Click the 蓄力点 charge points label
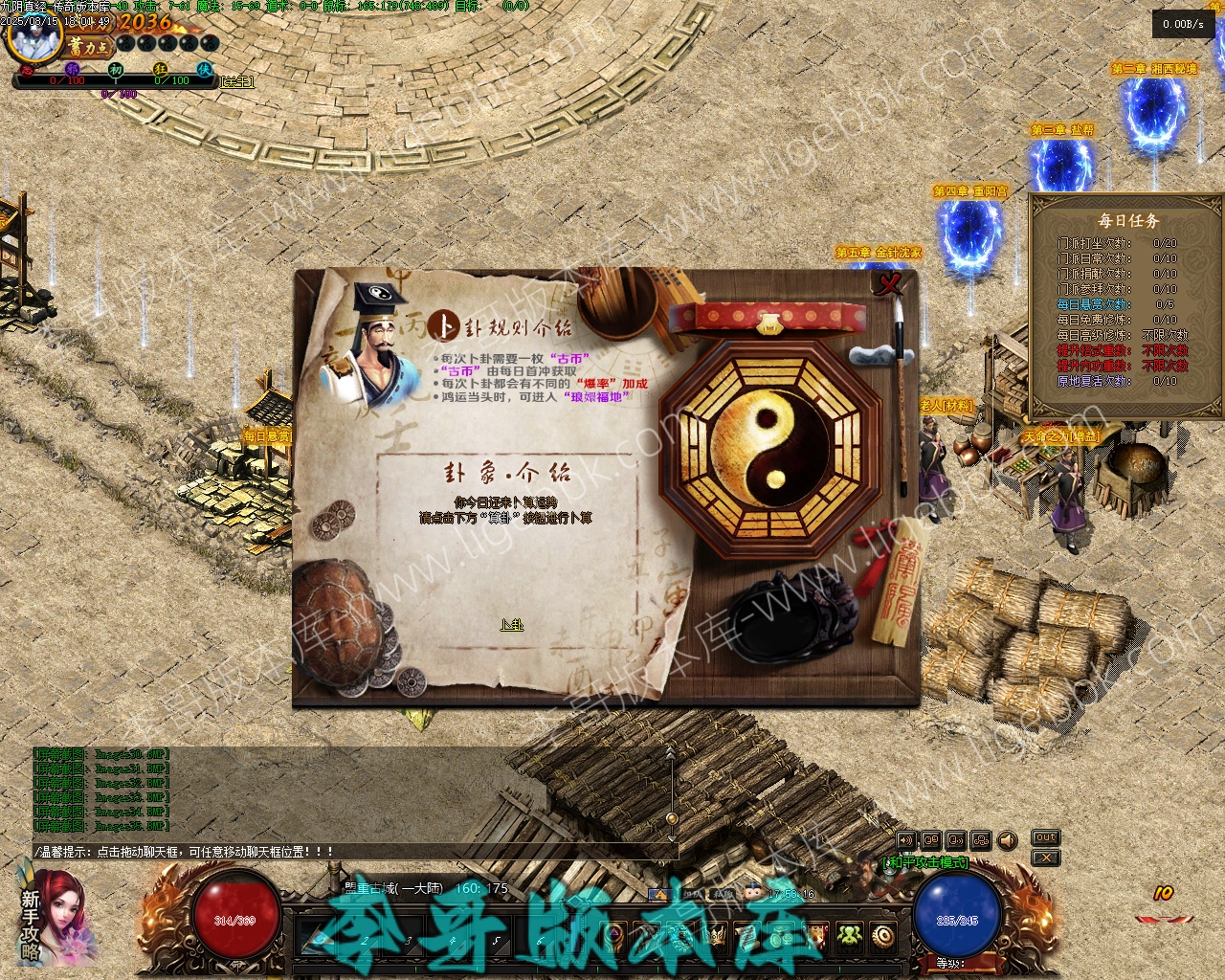1225x980 pixels. pyautogui.click(x=89, y=45)
